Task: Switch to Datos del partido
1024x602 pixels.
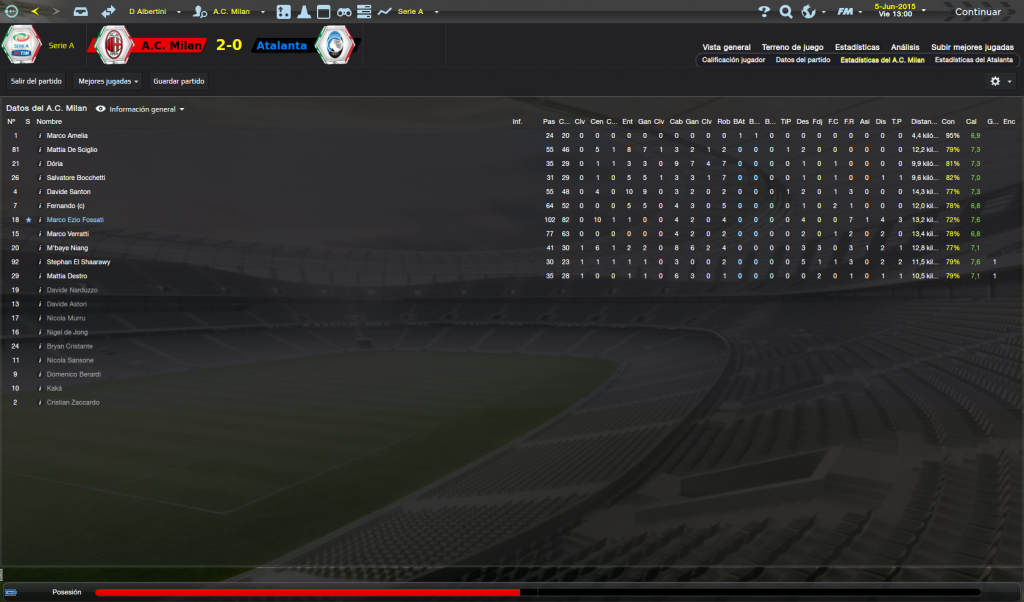Action: click(803, 60)
